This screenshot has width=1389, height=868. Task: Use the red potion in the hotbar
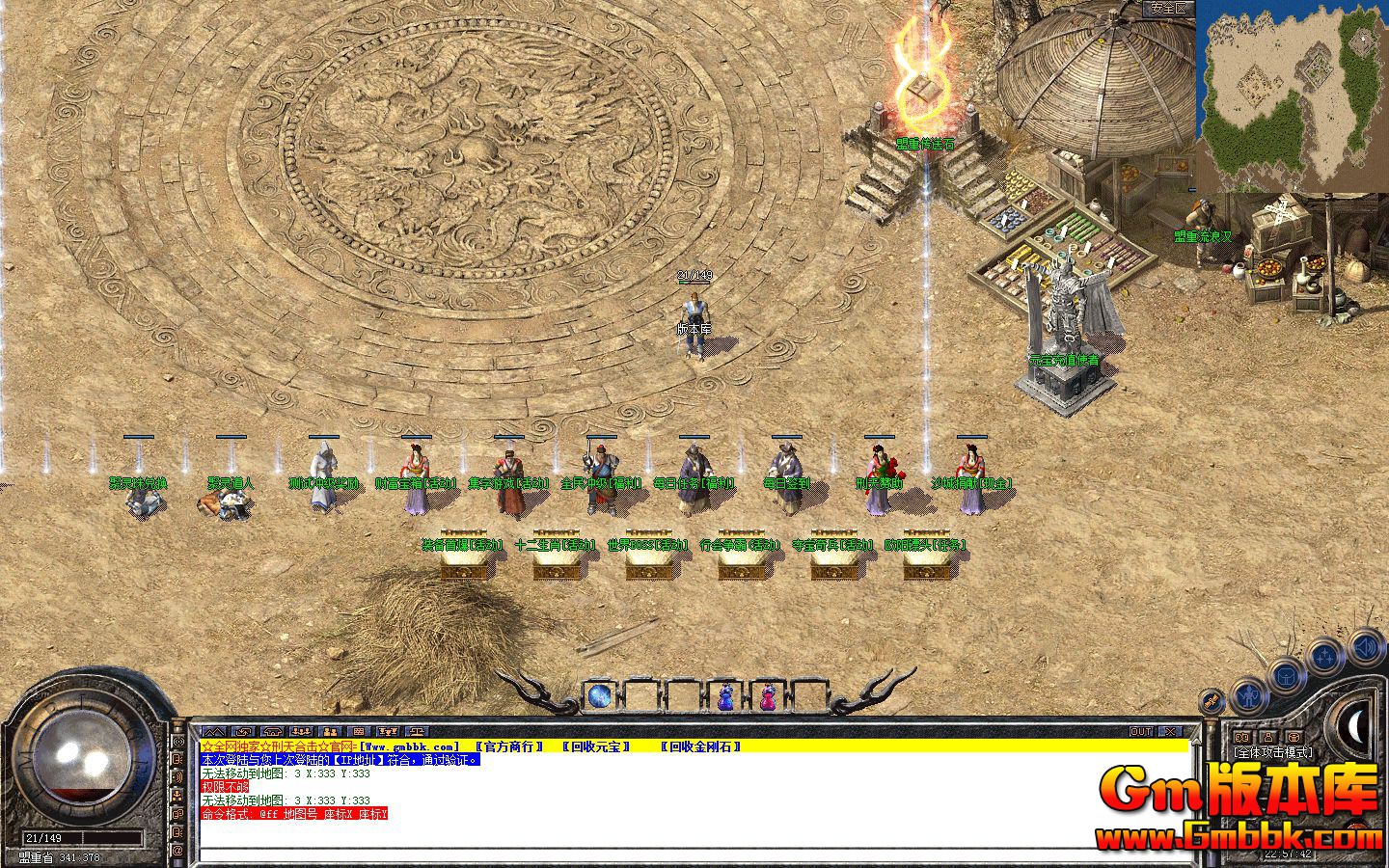point(768,695)
